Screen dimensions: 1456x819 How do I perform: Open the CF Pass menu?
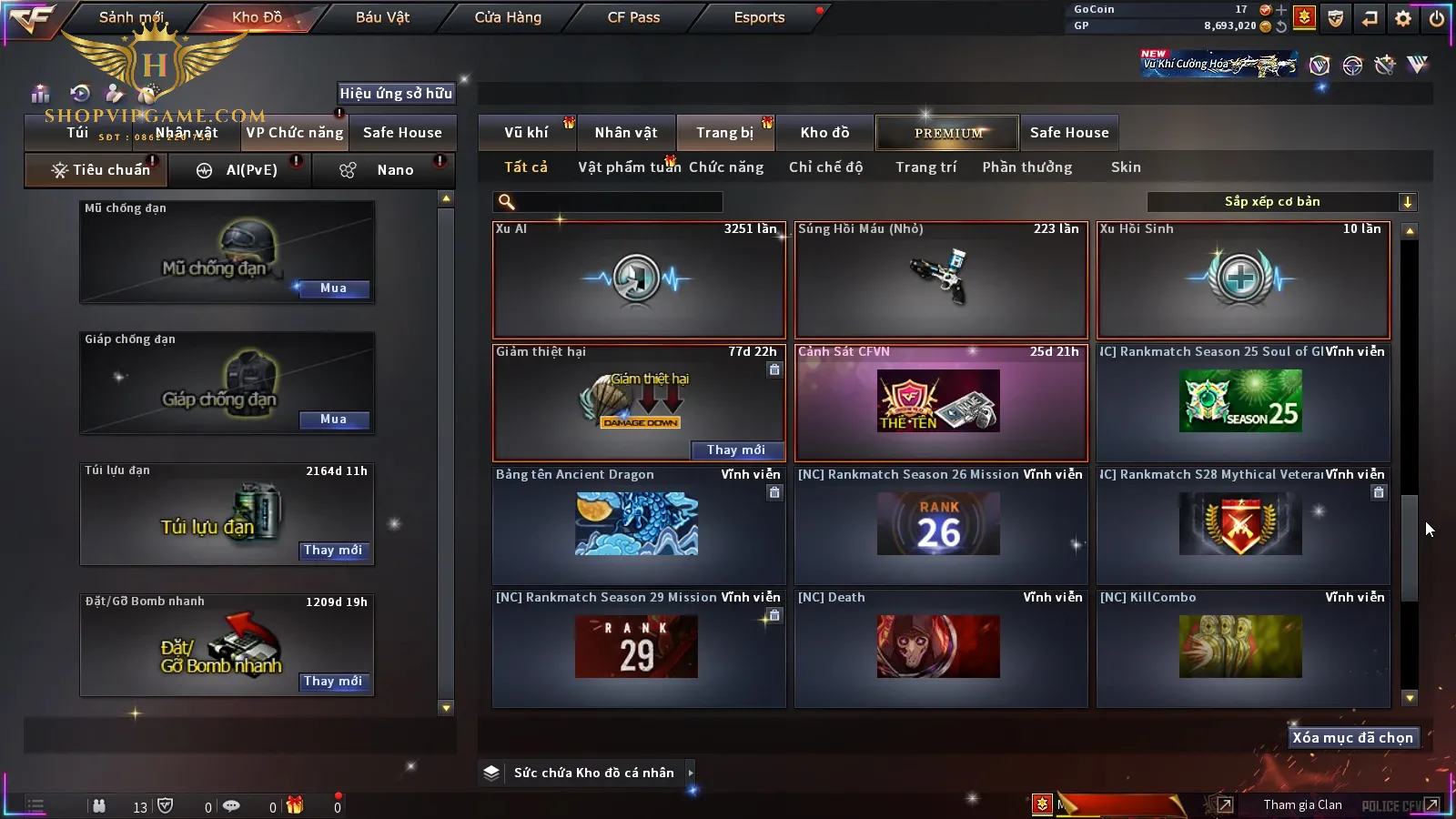coord(633,17)
